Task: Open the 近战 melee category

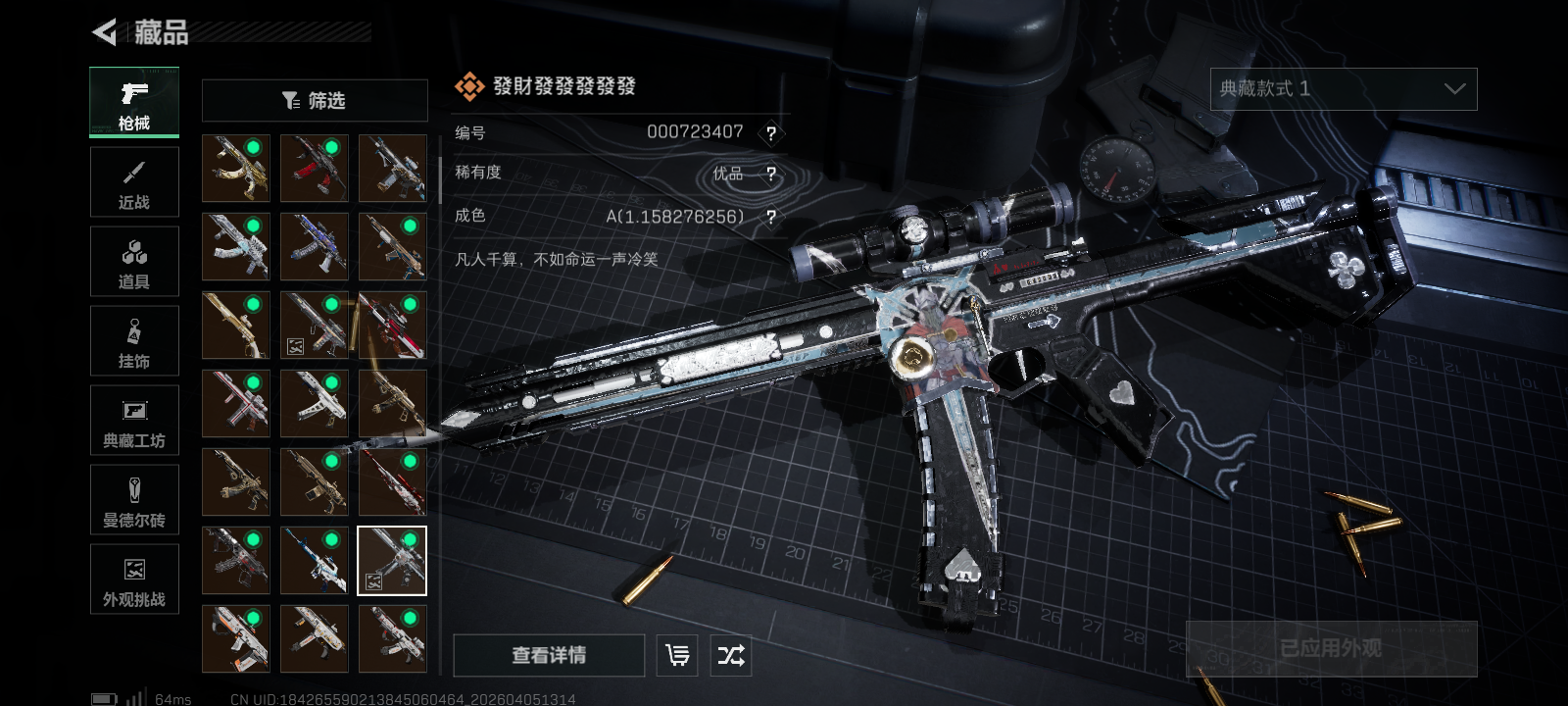Action: tap(134, 182)
